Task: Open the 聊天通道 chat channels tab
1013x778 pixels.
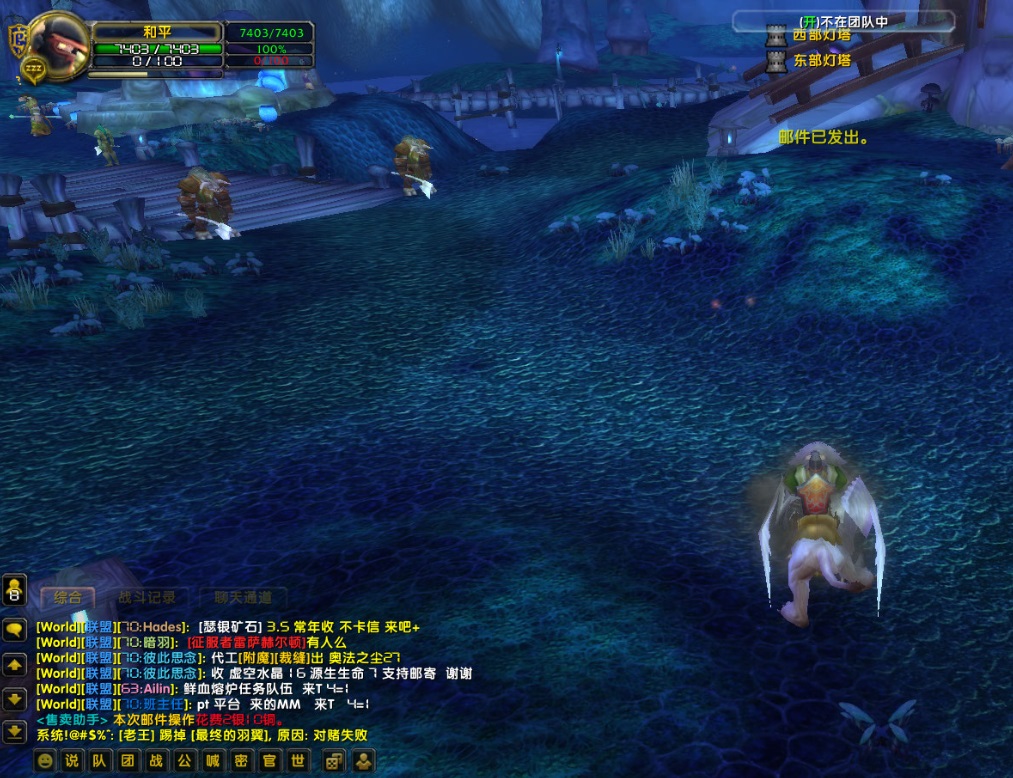Action: [242, 598]
